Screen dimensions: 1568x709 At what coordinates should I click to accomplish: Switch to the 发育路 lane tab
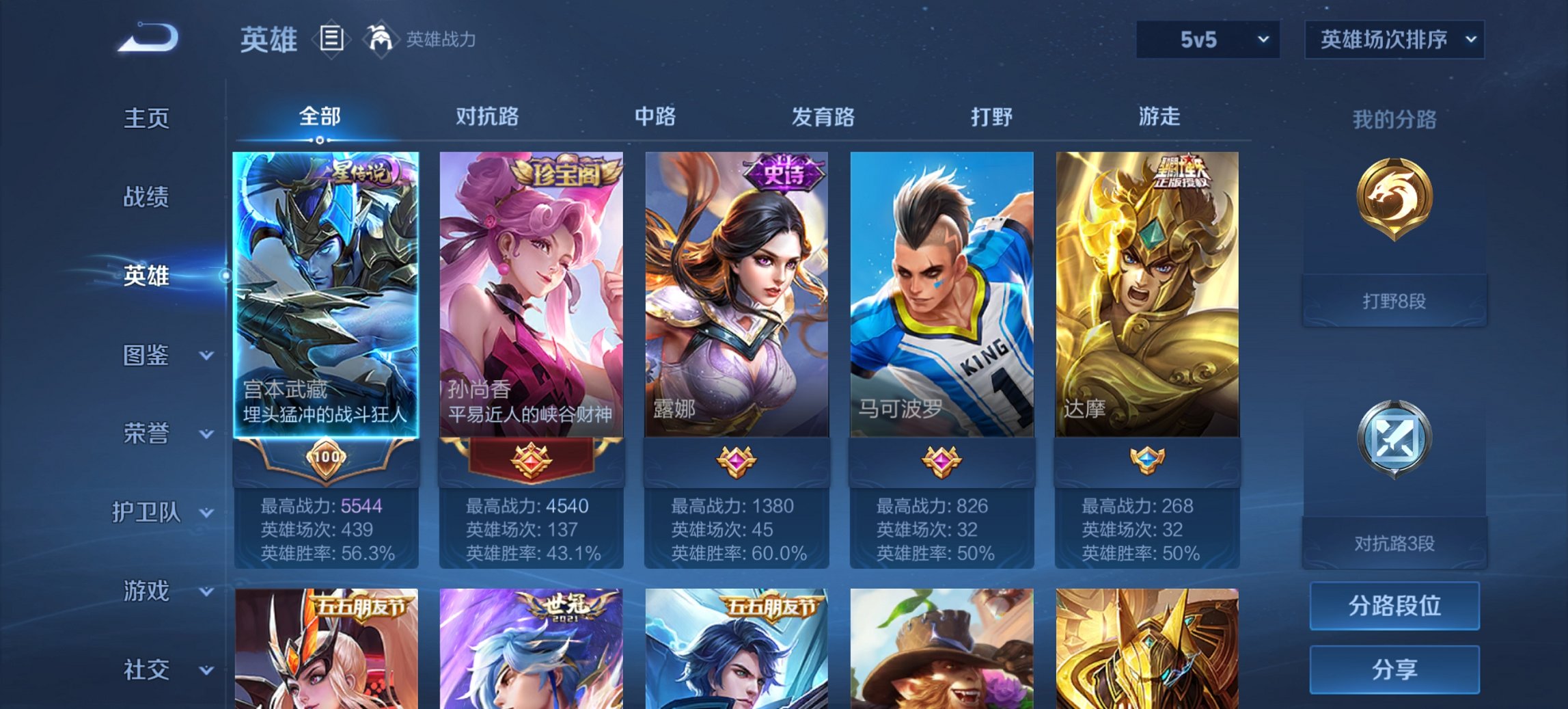coord(823,118)
